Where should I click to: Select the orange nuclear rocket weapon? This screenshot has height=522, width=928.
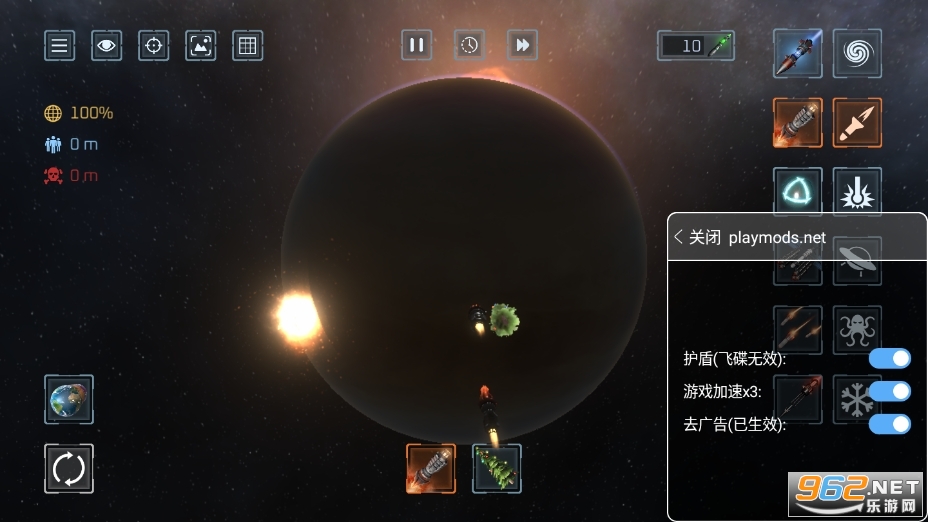point(798,122)
